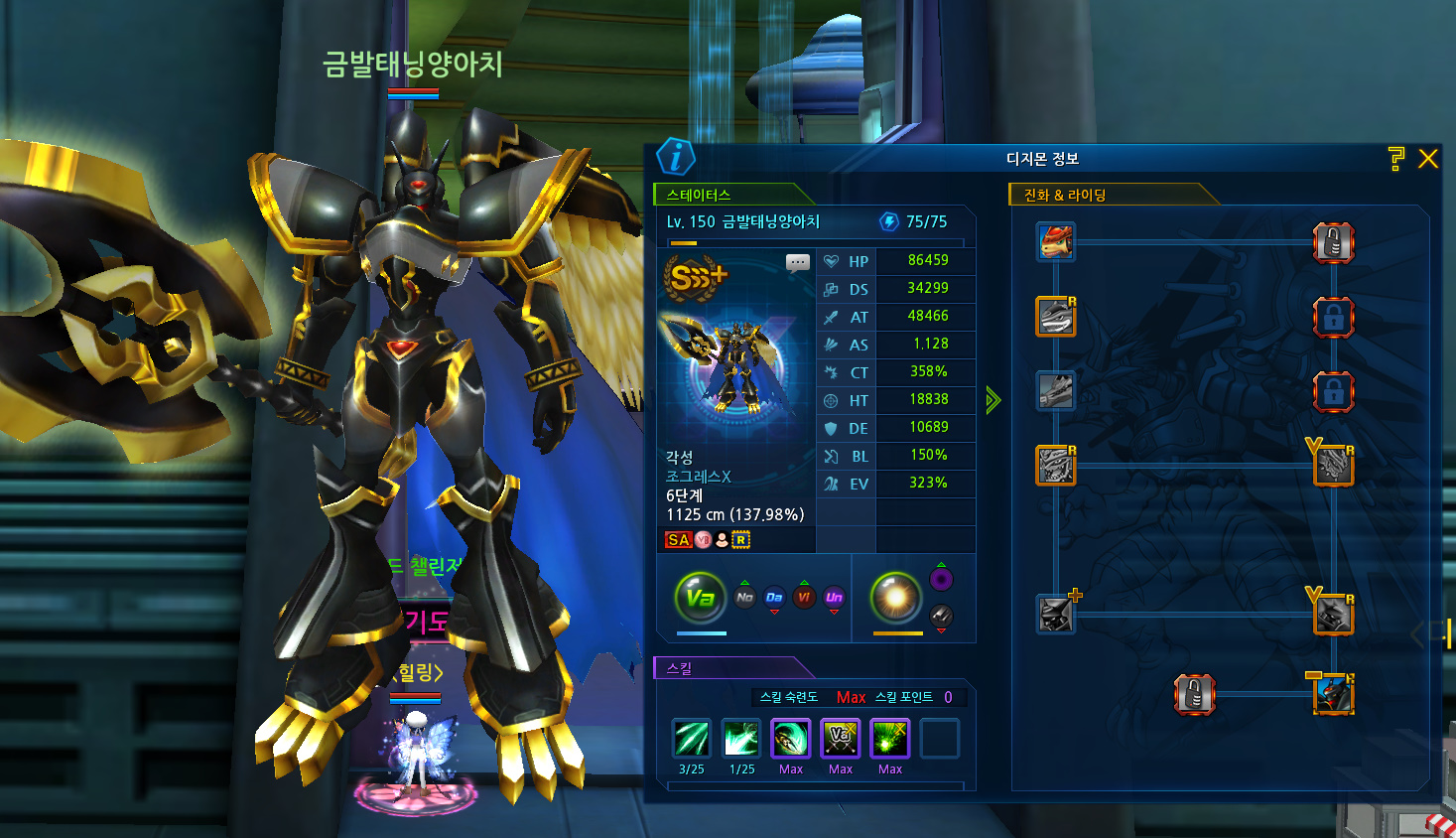The height and width of the screenshot is (838, 1456).
Task: Select the glowing light element orb
Action: 895,597
